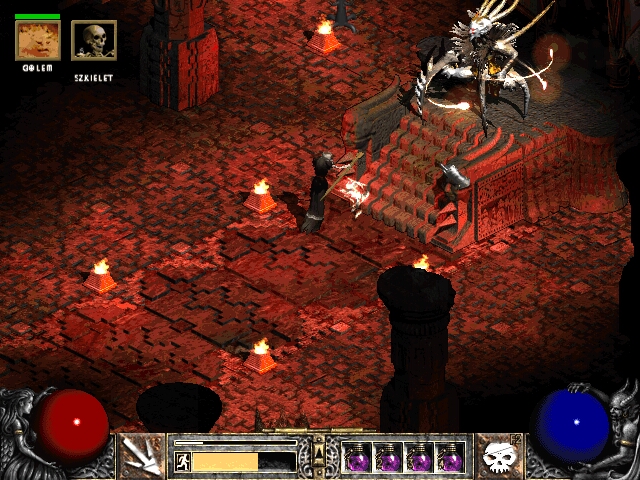
Task: Open the right skull skill icon
Action: pos(498,456)
